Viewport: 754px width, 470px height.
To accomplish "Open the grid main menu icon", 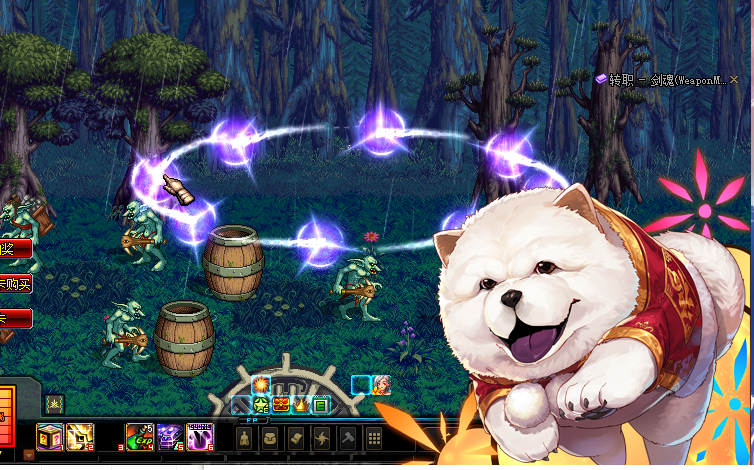I will 374,438.
